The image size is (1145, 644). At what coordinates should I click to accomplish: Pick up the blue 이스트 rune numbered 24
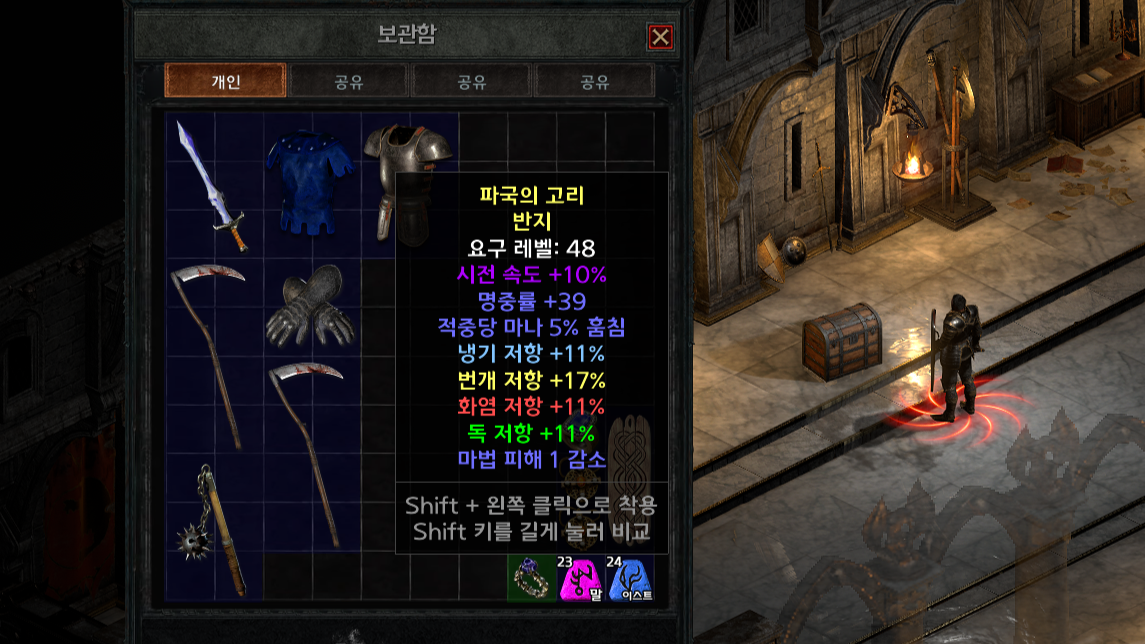(628, 578)
